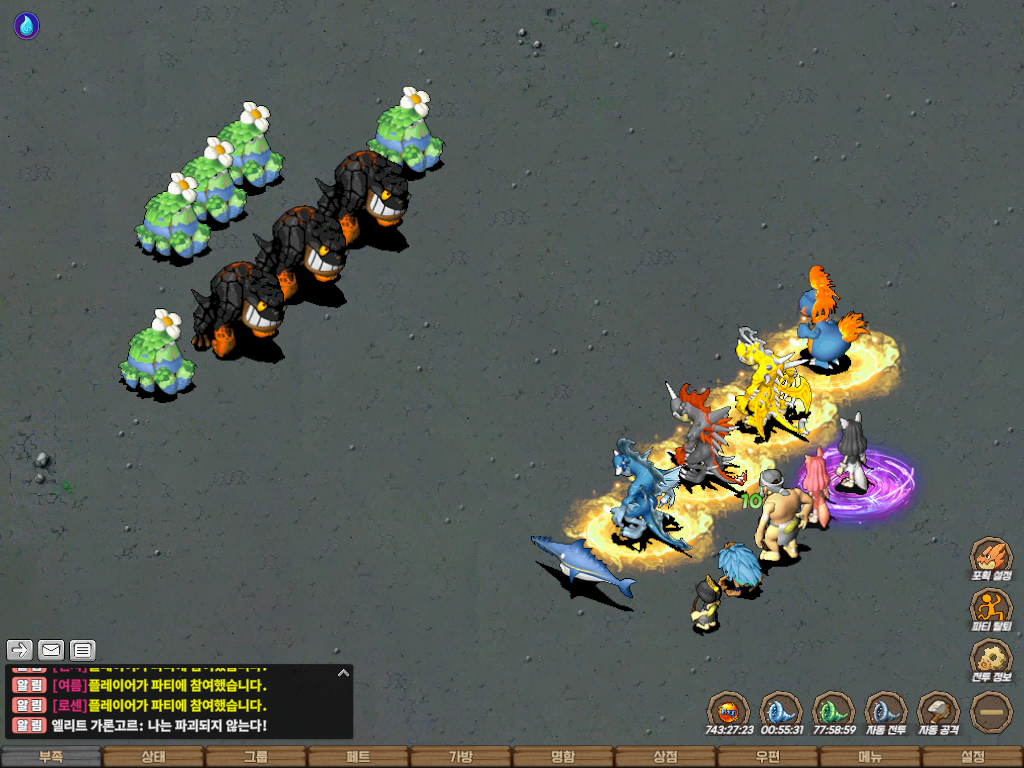Image resolution: width=1024 pixels, height=768 pixels.
Task: Open the 상점 (shop) menu
Action: 665,757
